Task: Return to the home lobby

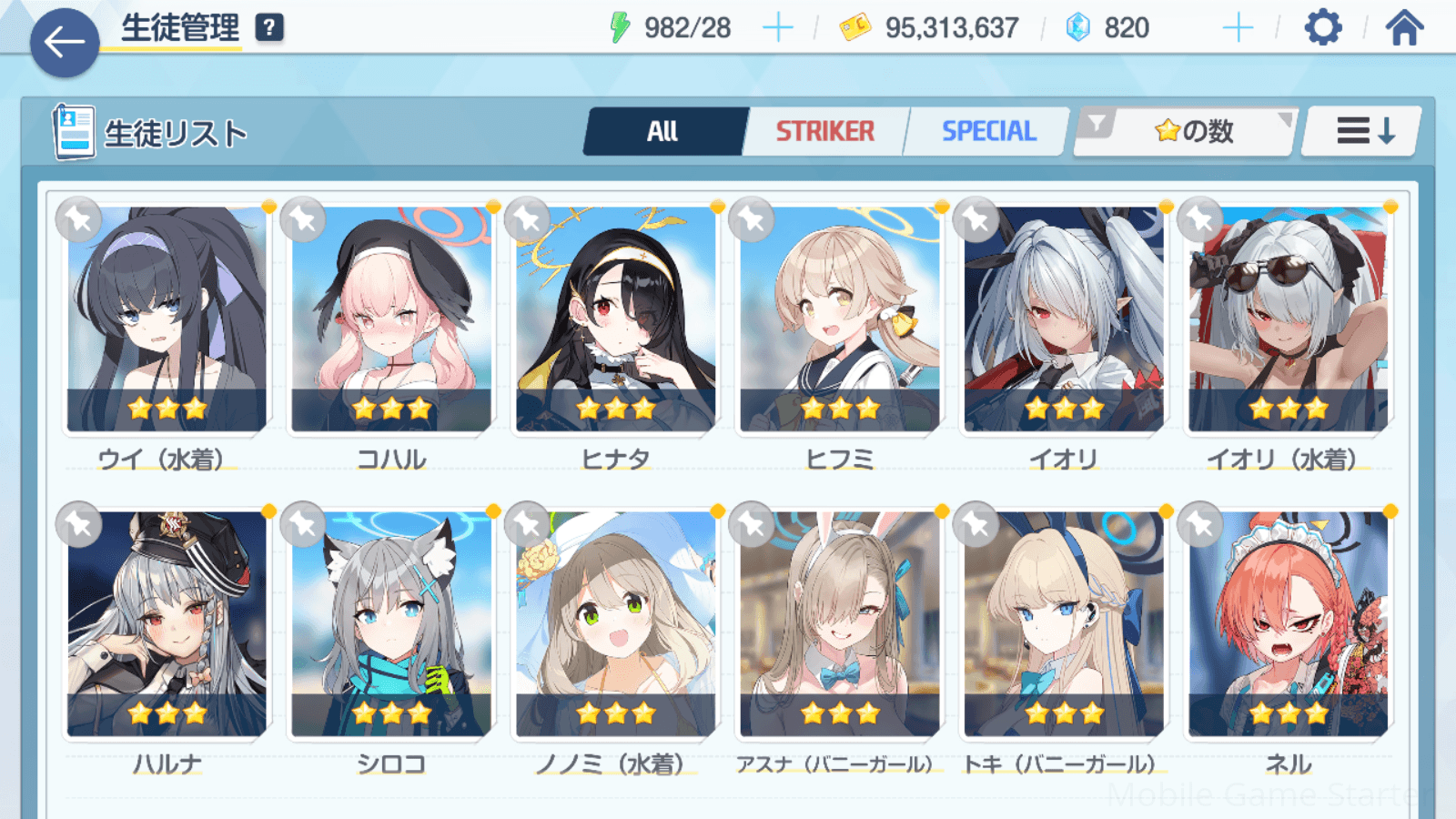Action: (x=1404, y=28)
